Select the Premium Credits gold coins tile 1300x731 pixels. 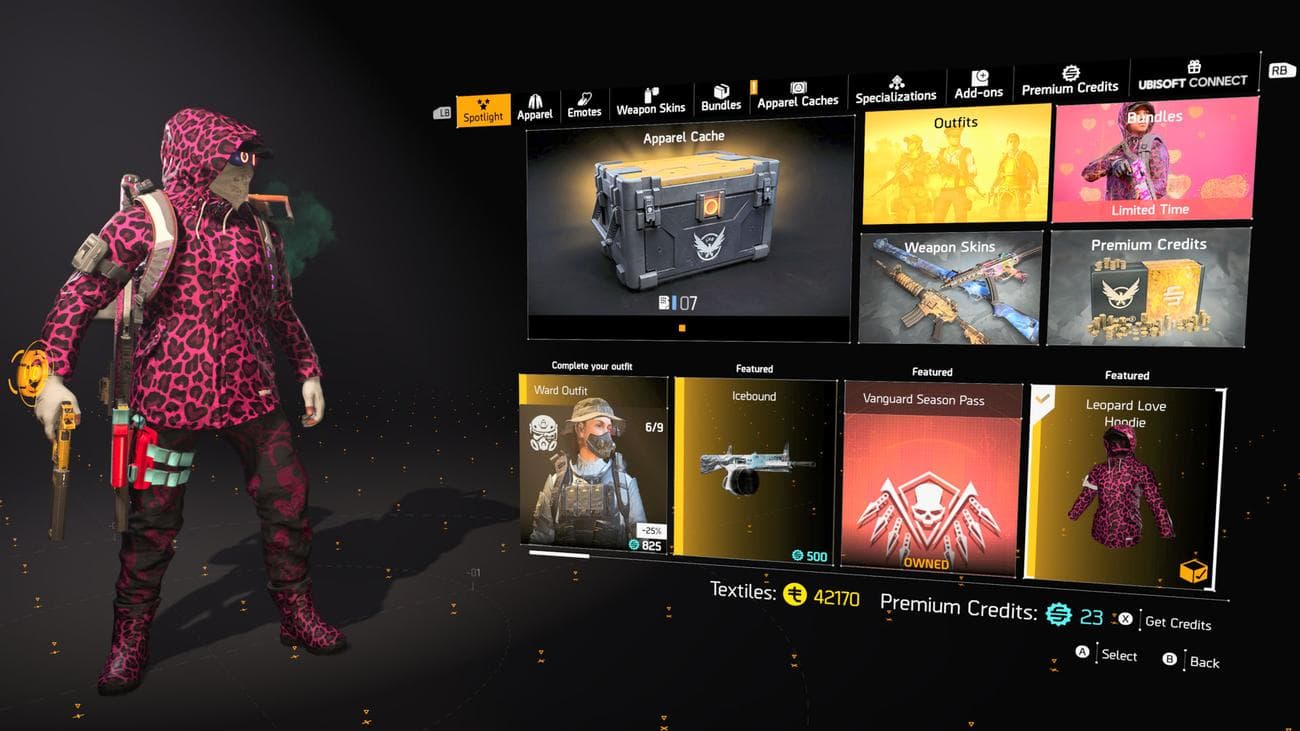1149,287
